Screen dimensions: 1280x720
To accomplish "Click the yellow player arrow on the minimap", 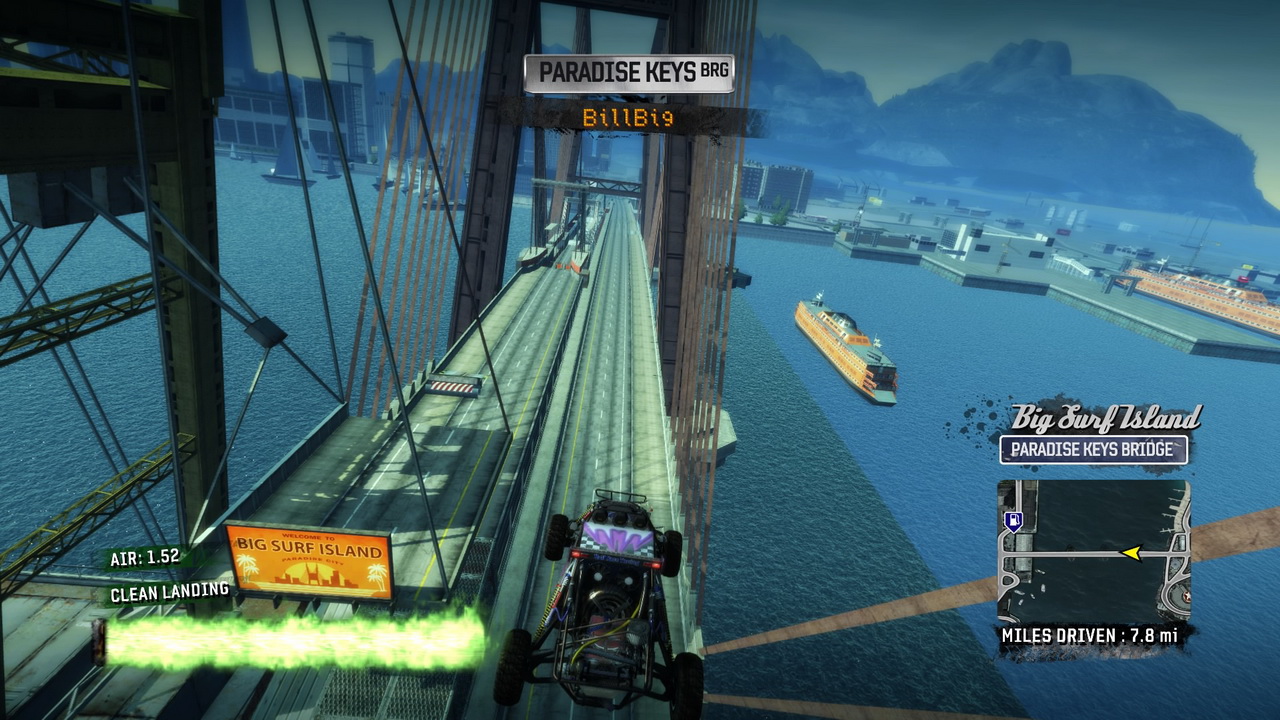I will 1132,553.
